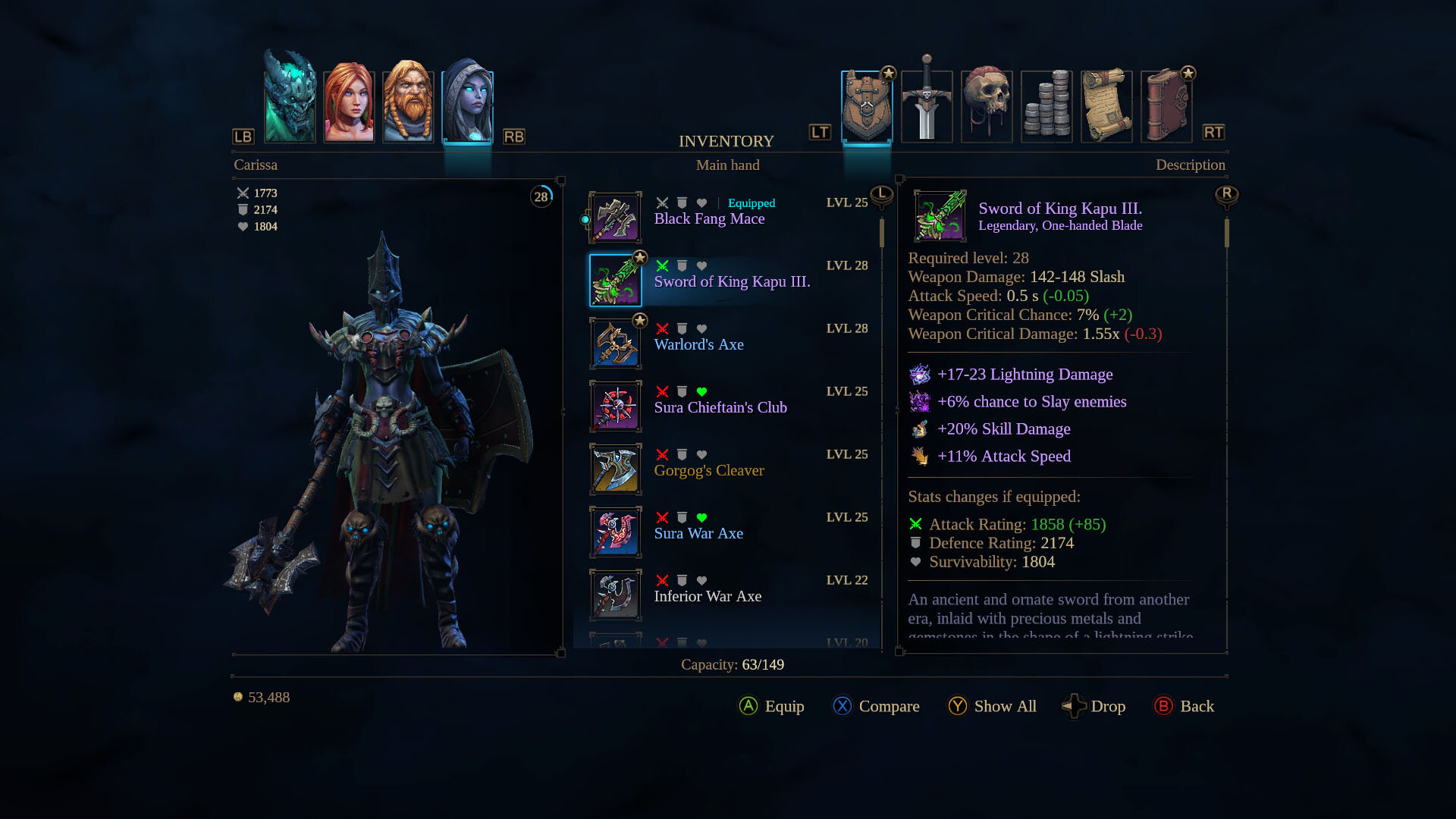Click Show All to list all items
The height and width of the screenshot is (819, 1456).
pyautogui.click(x=992, y=706)
